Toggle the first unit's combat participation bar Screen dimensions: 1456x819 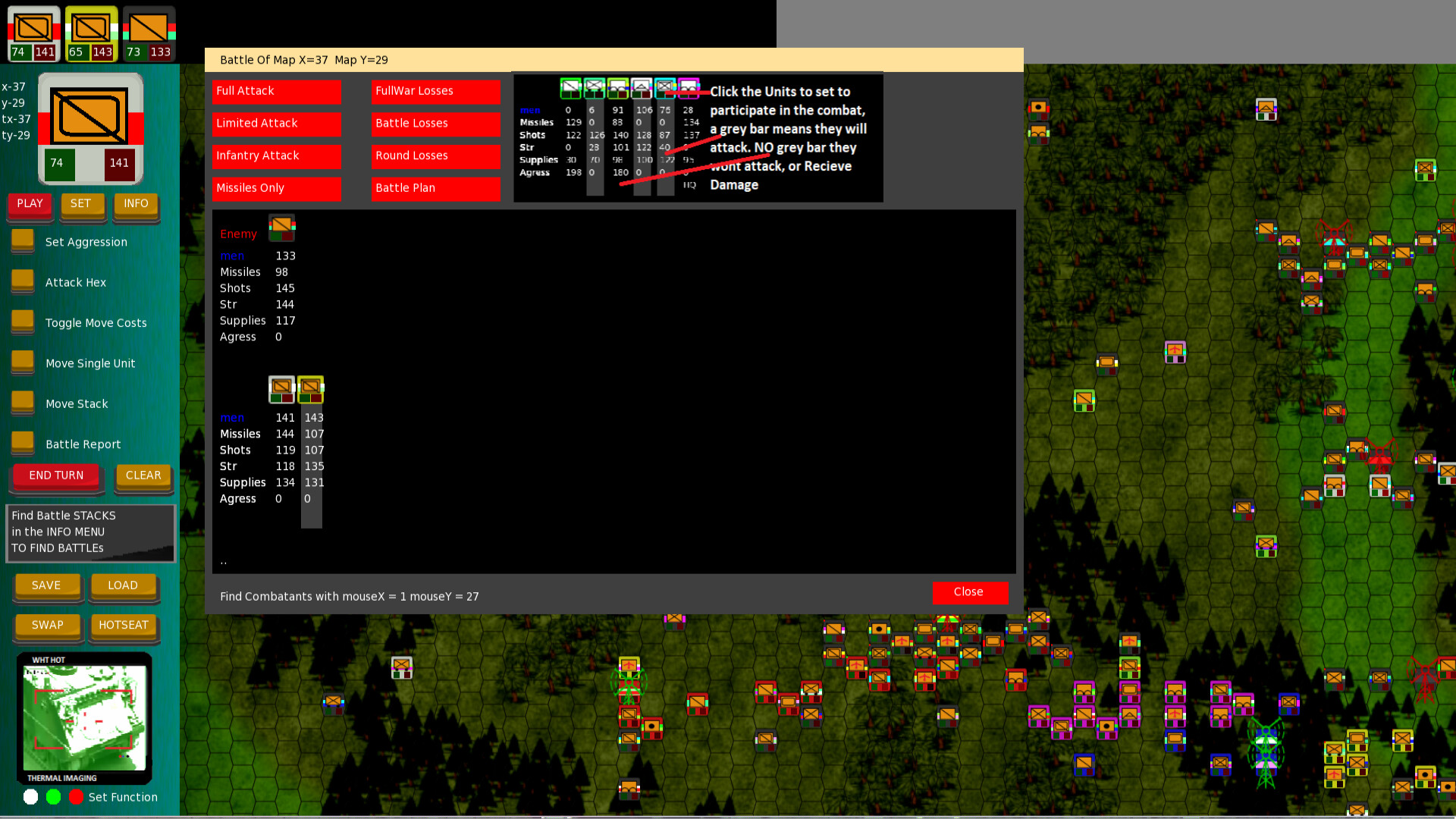click(x=571, y=89)
